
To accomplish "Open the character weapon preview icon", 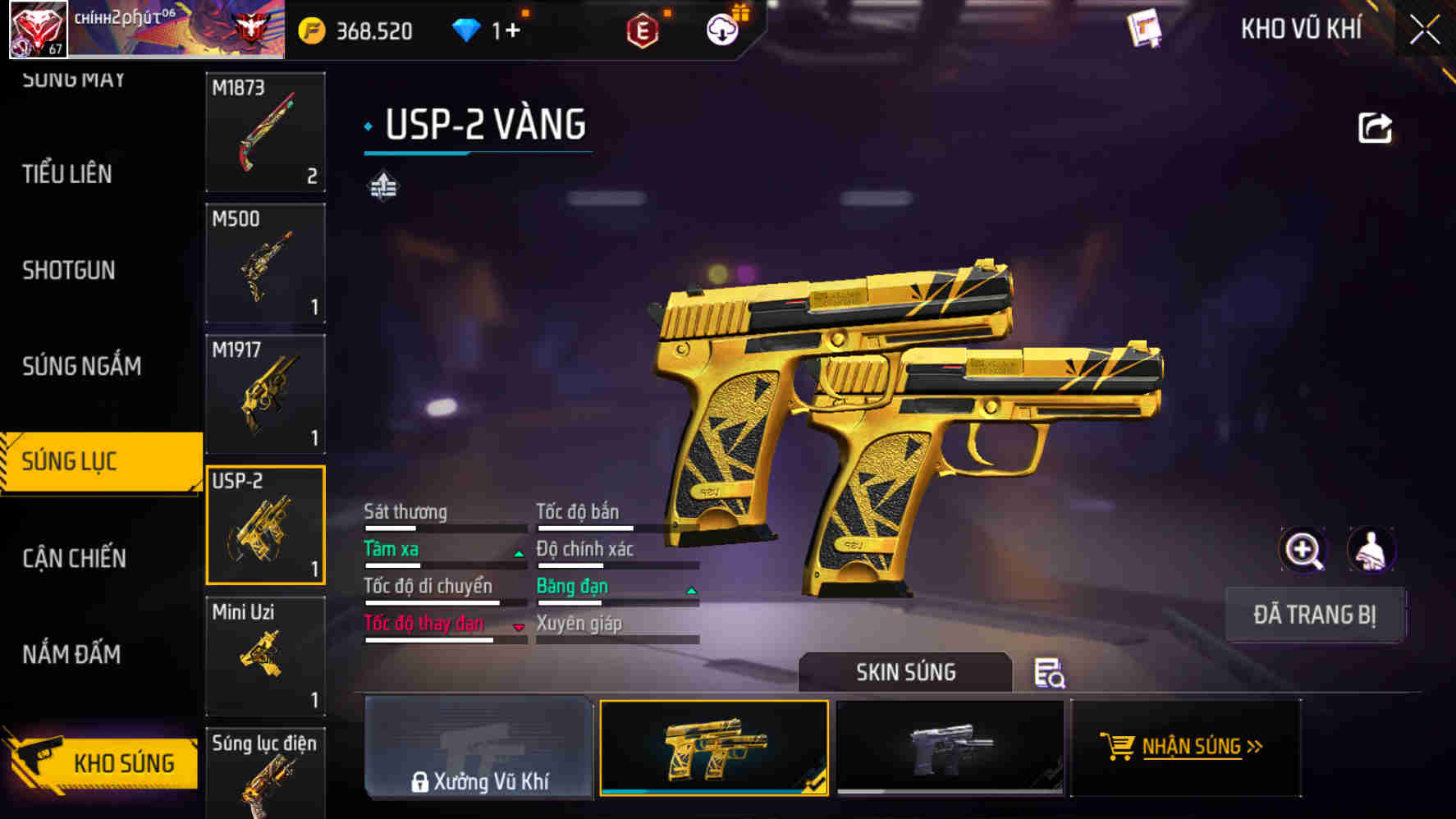I will coord(1371,550).
